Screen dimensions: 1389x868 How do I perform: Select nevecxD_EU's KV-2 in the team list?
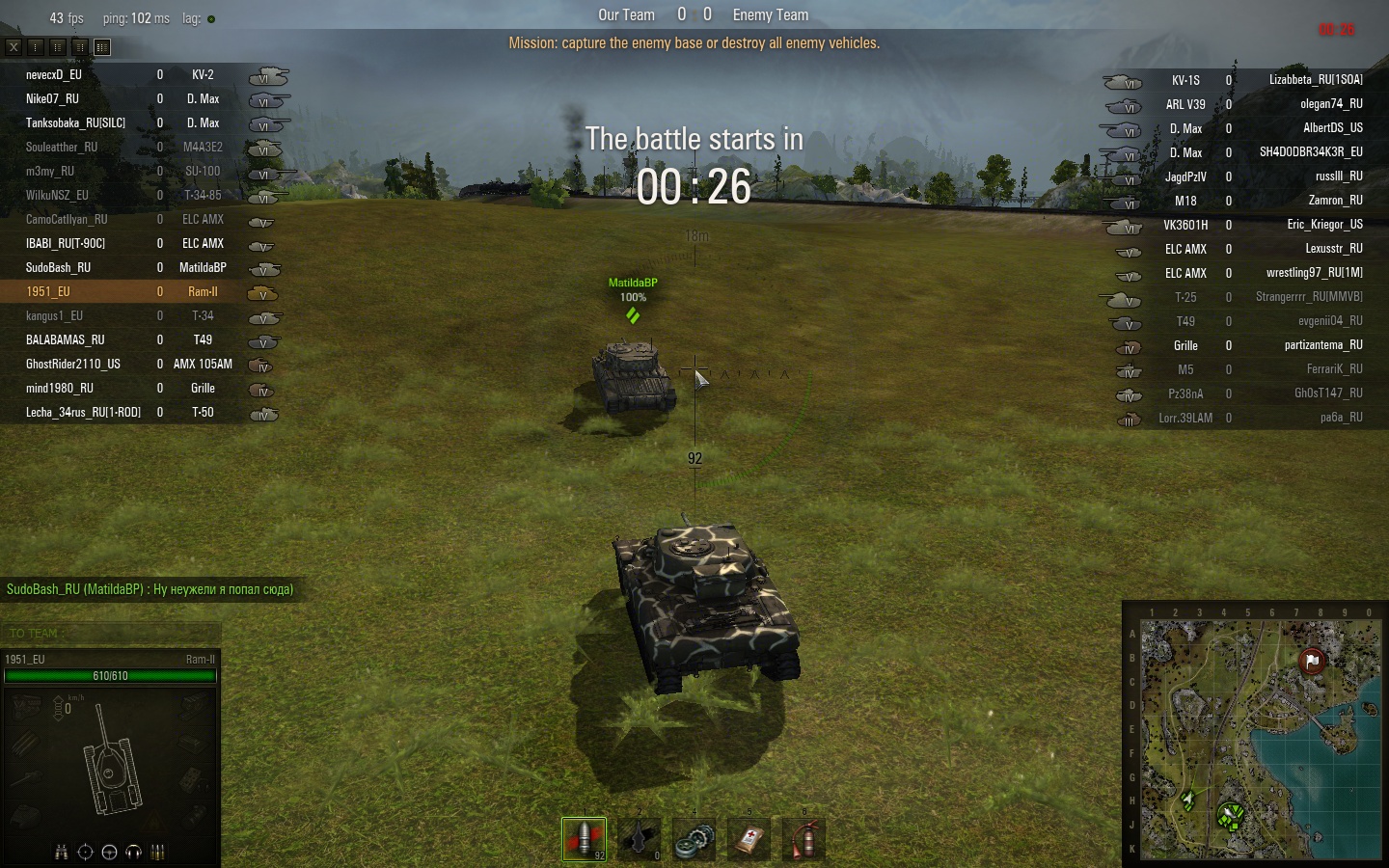(145, 74)
